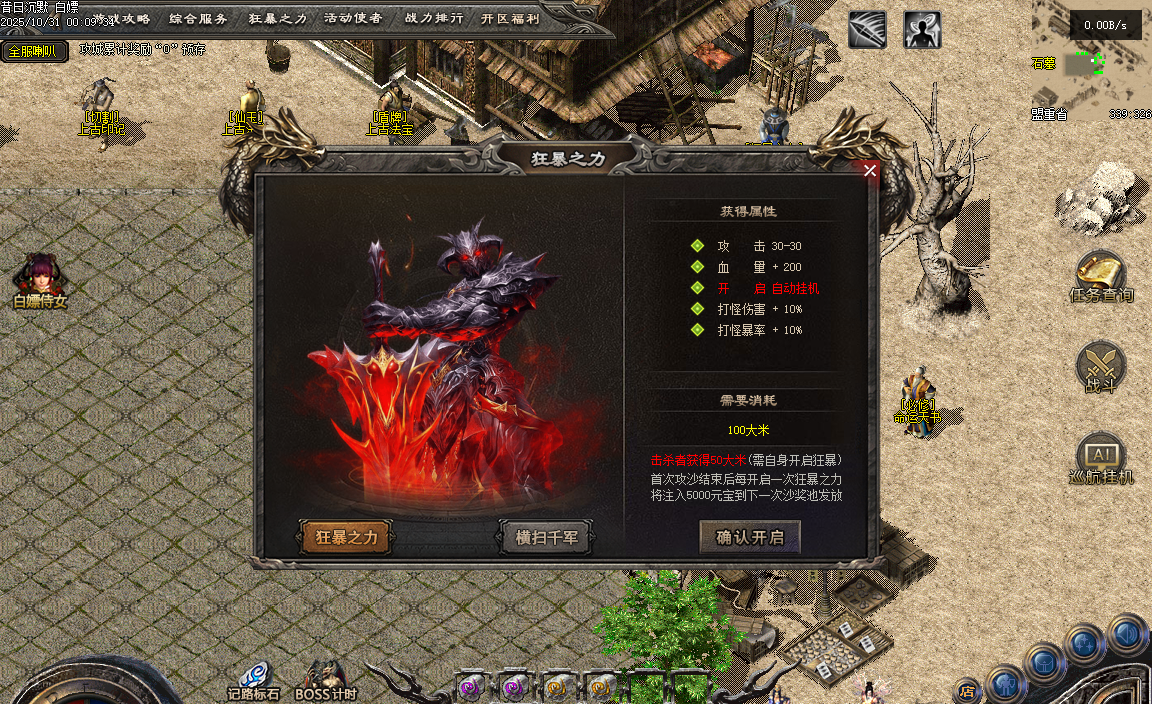Open the 综合服务 menu
The height and width of the screenshot is (704, 1152).
click(x=198, y=18)
